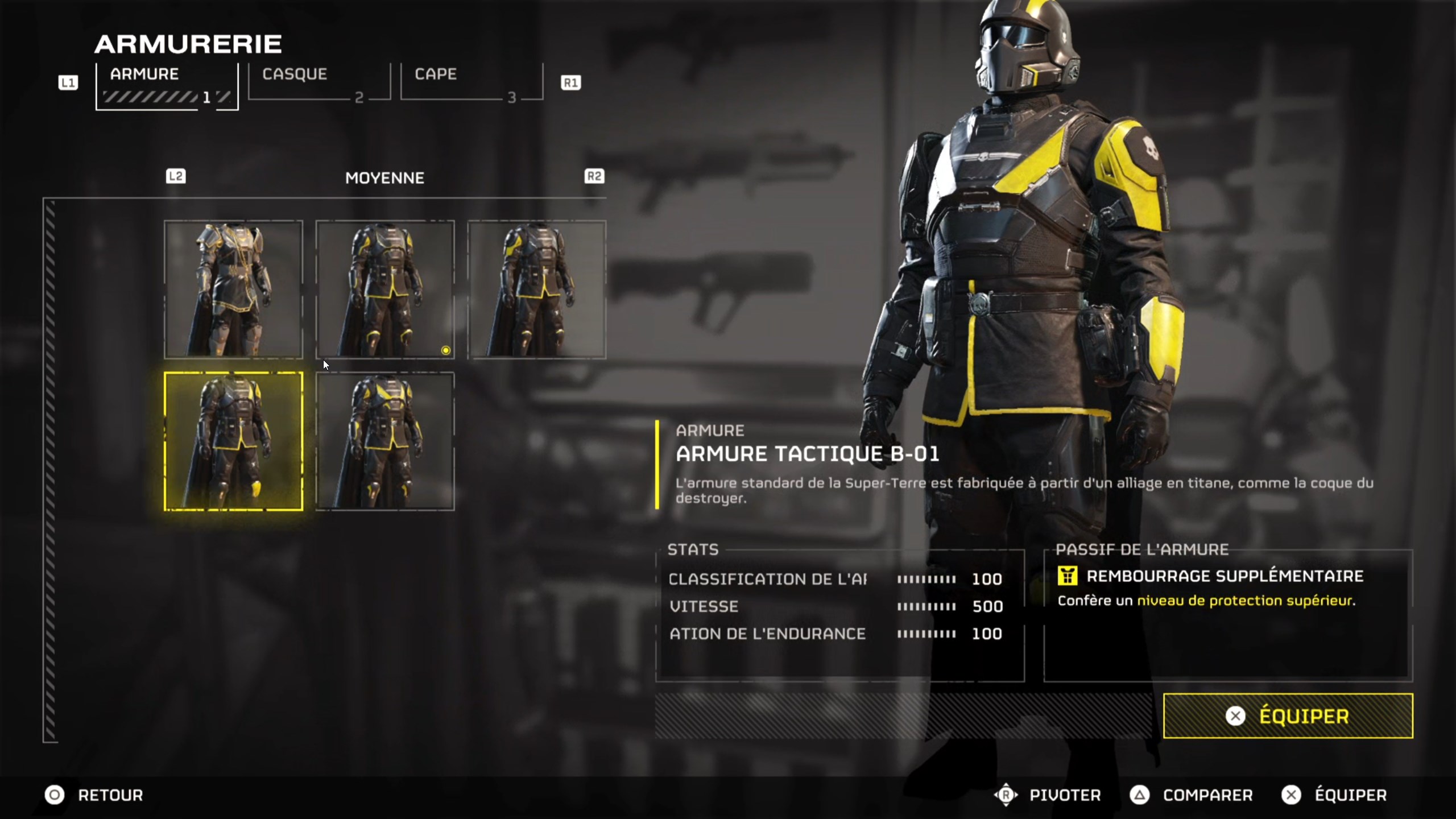Pick the yellow-highlighted Armure Tactique B-01 thumbnail
This screenshot has width=1456, height=819.
tap(233, 441)
